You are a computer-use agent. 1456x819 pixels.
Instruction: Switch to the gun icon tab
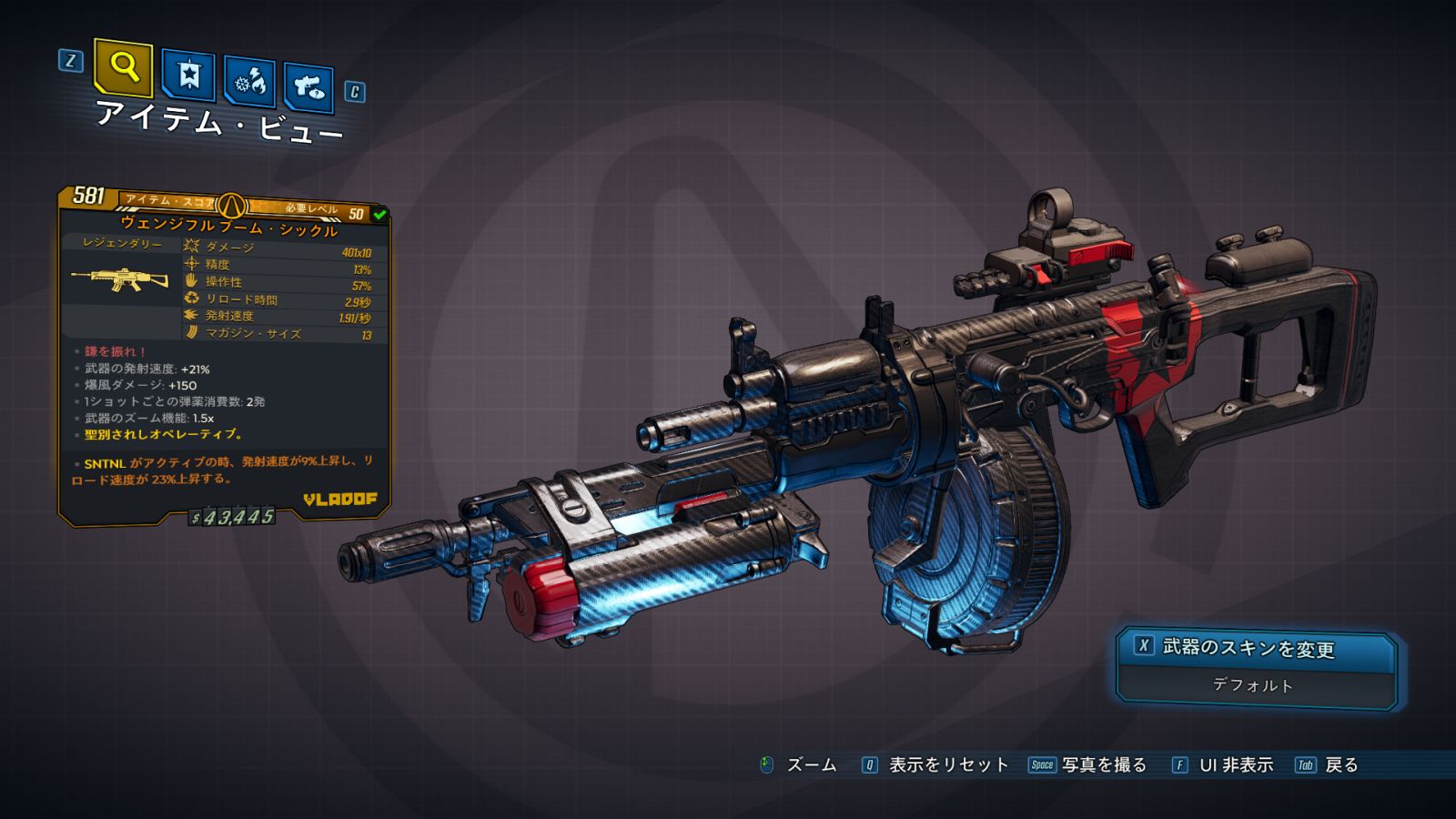[308, 86]
